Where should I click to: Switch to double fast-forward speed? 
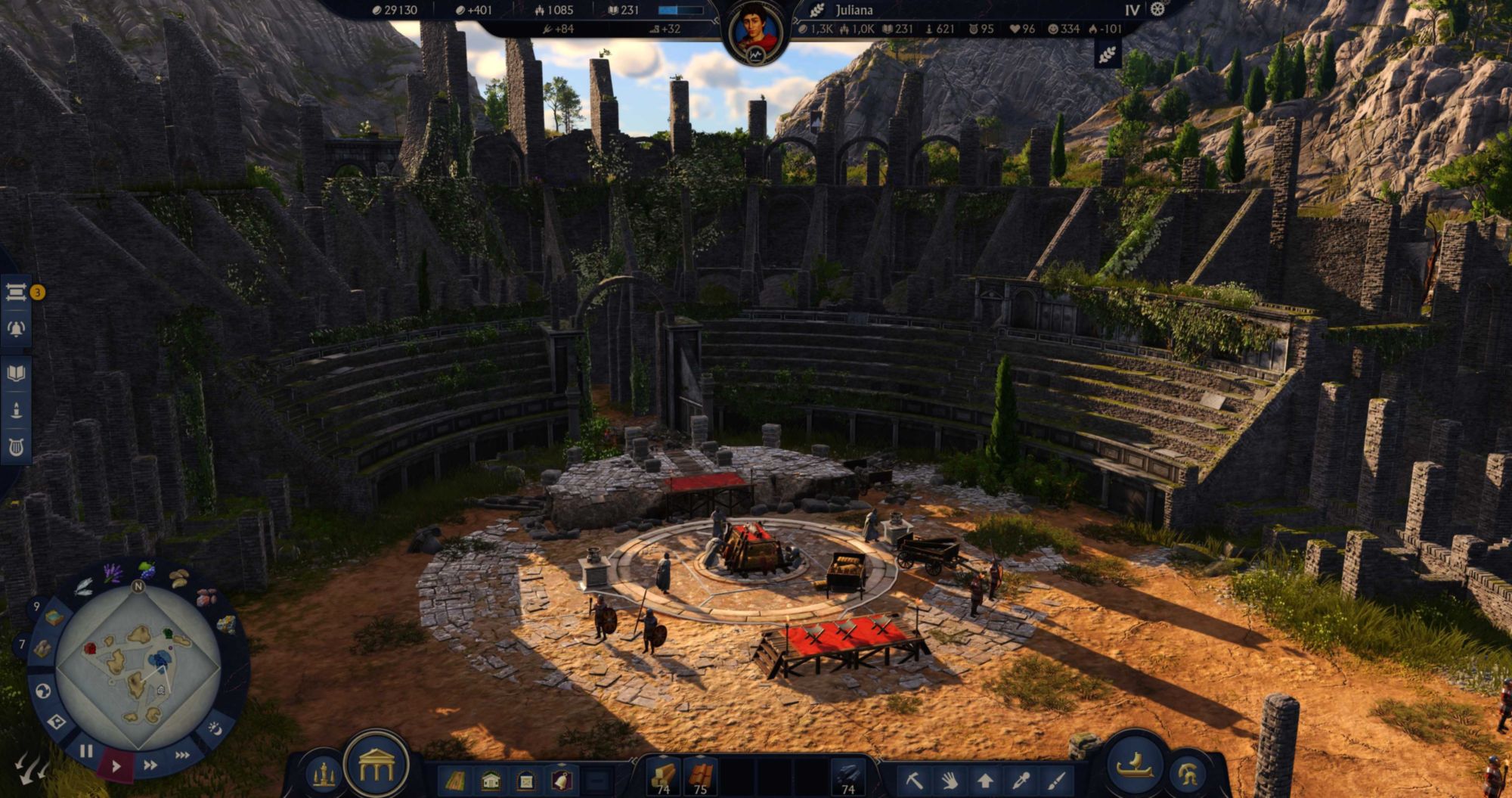point(150,765)
